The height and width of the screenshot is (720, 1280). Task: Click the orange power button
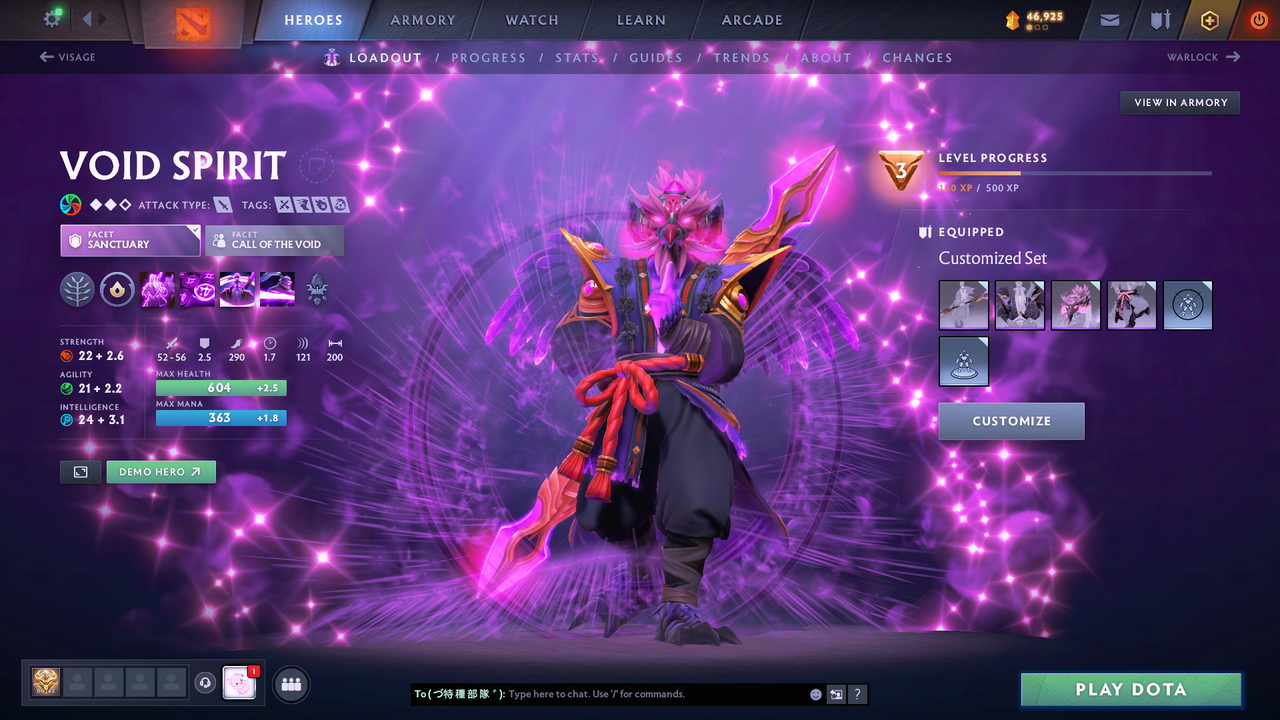[x=1258, y=20]
